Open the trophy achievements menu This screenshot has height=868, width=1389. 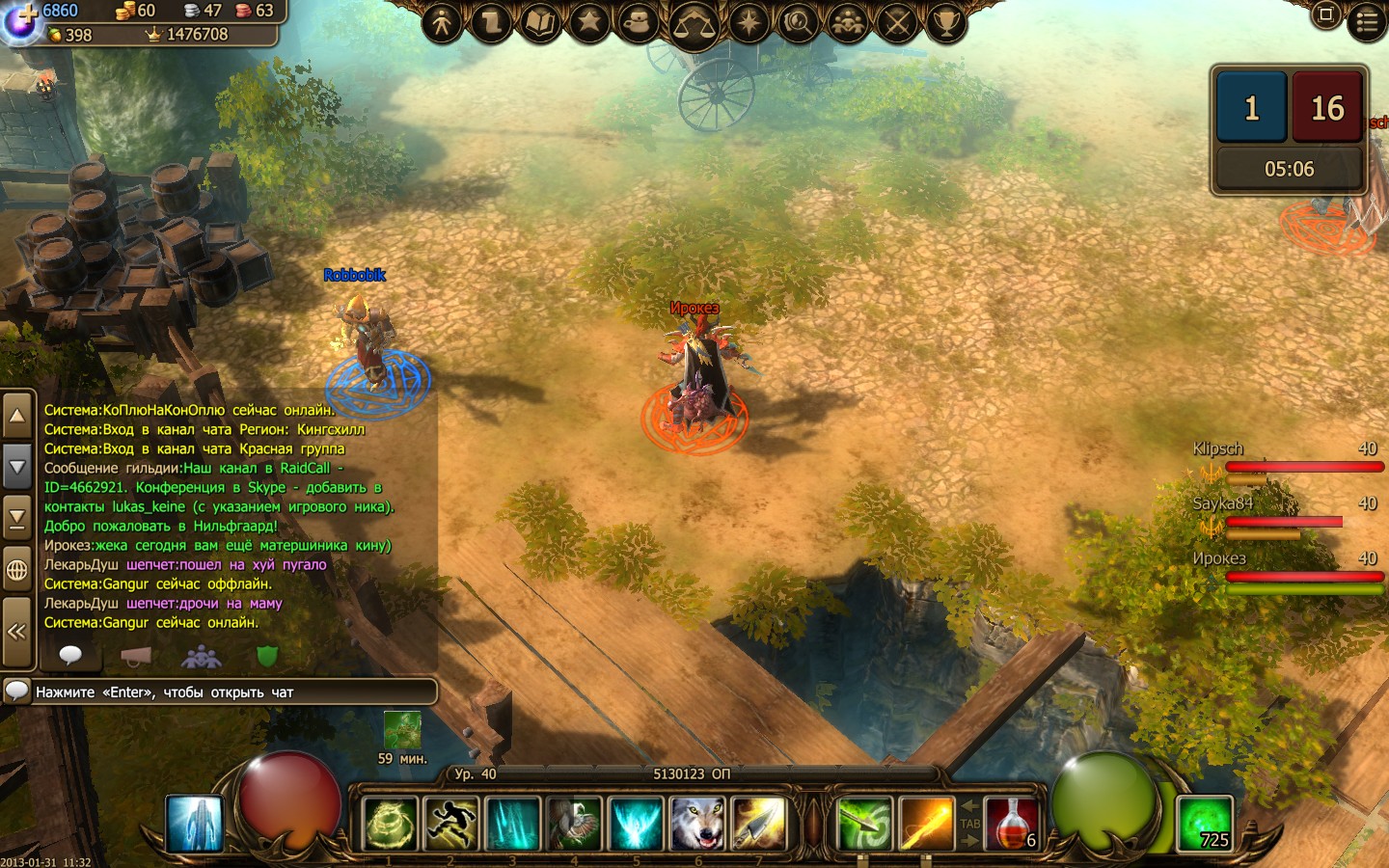(x=947, y=21)
